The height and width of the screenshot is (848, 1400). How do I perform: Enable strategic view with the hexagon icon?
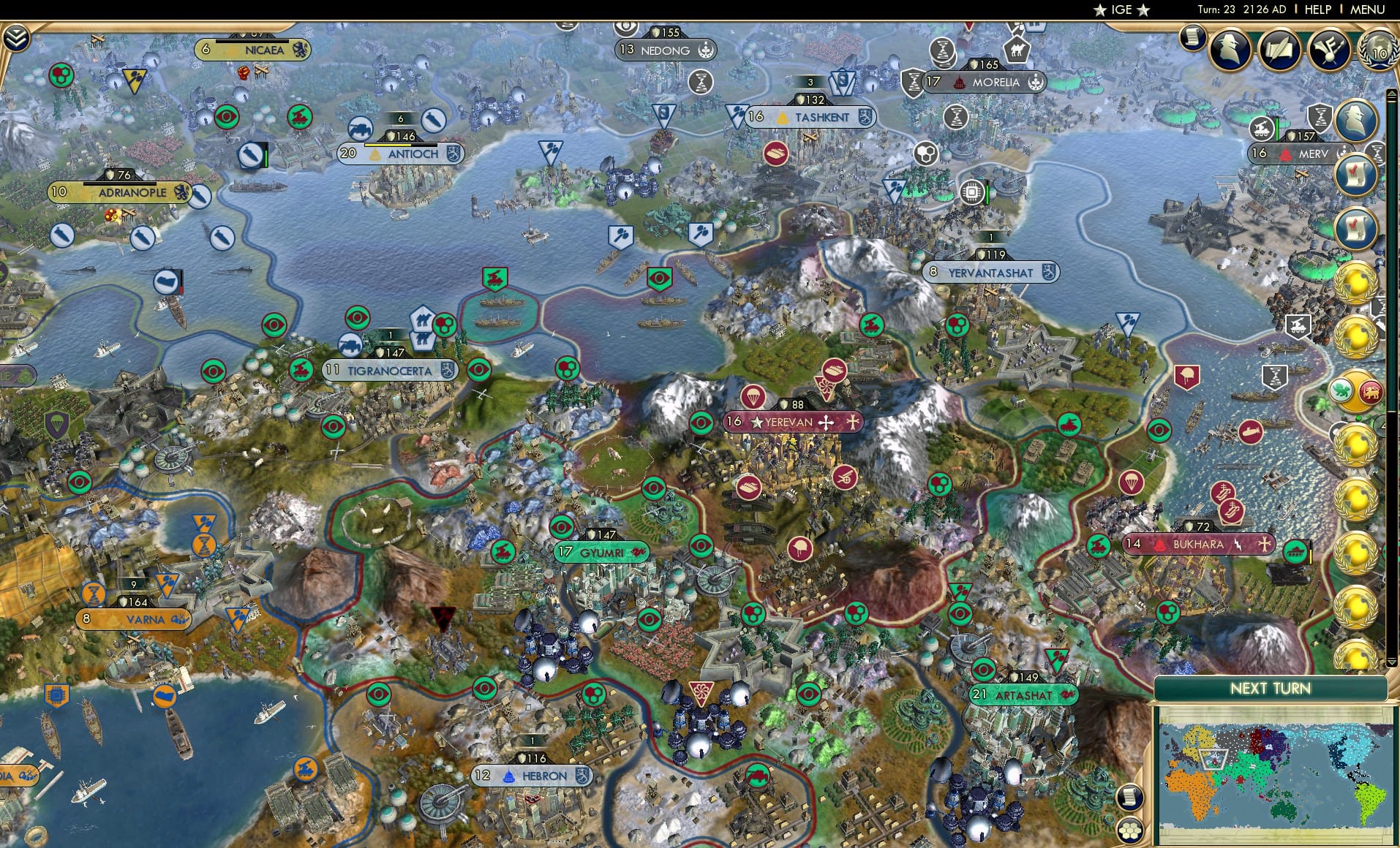(x=1129, y=832)
